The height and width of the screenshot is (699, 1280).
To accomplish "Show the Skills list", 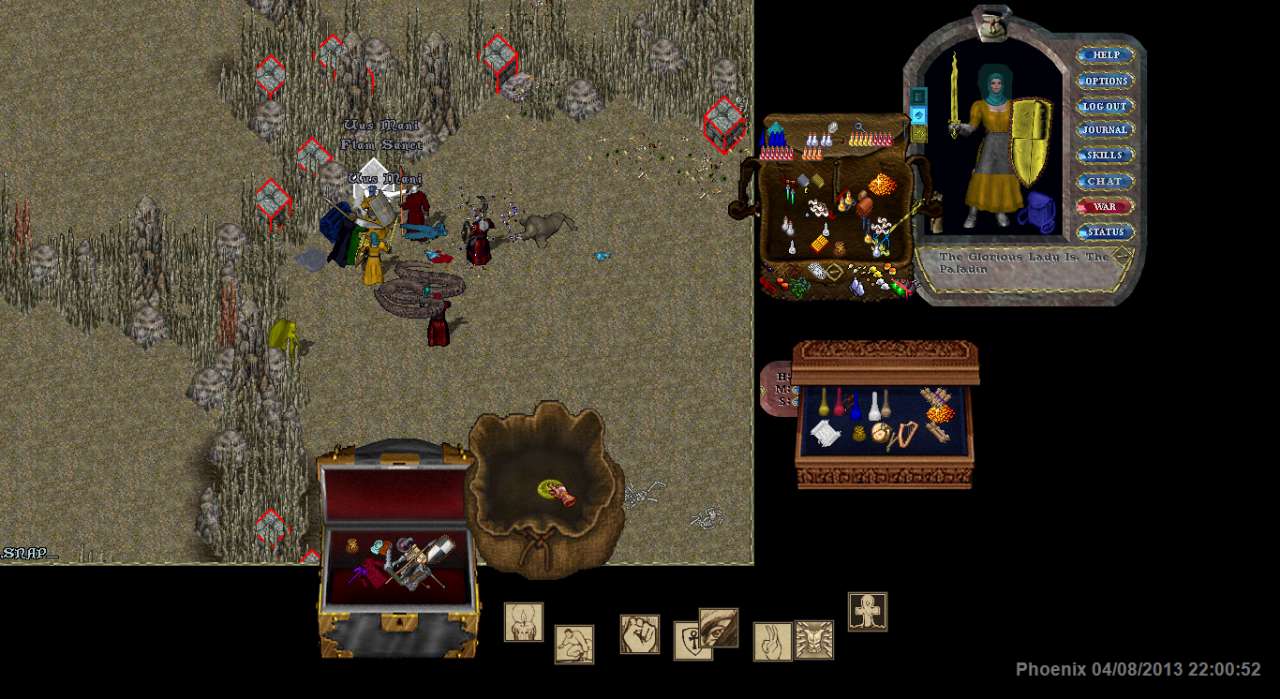I will pos(1105,156).
